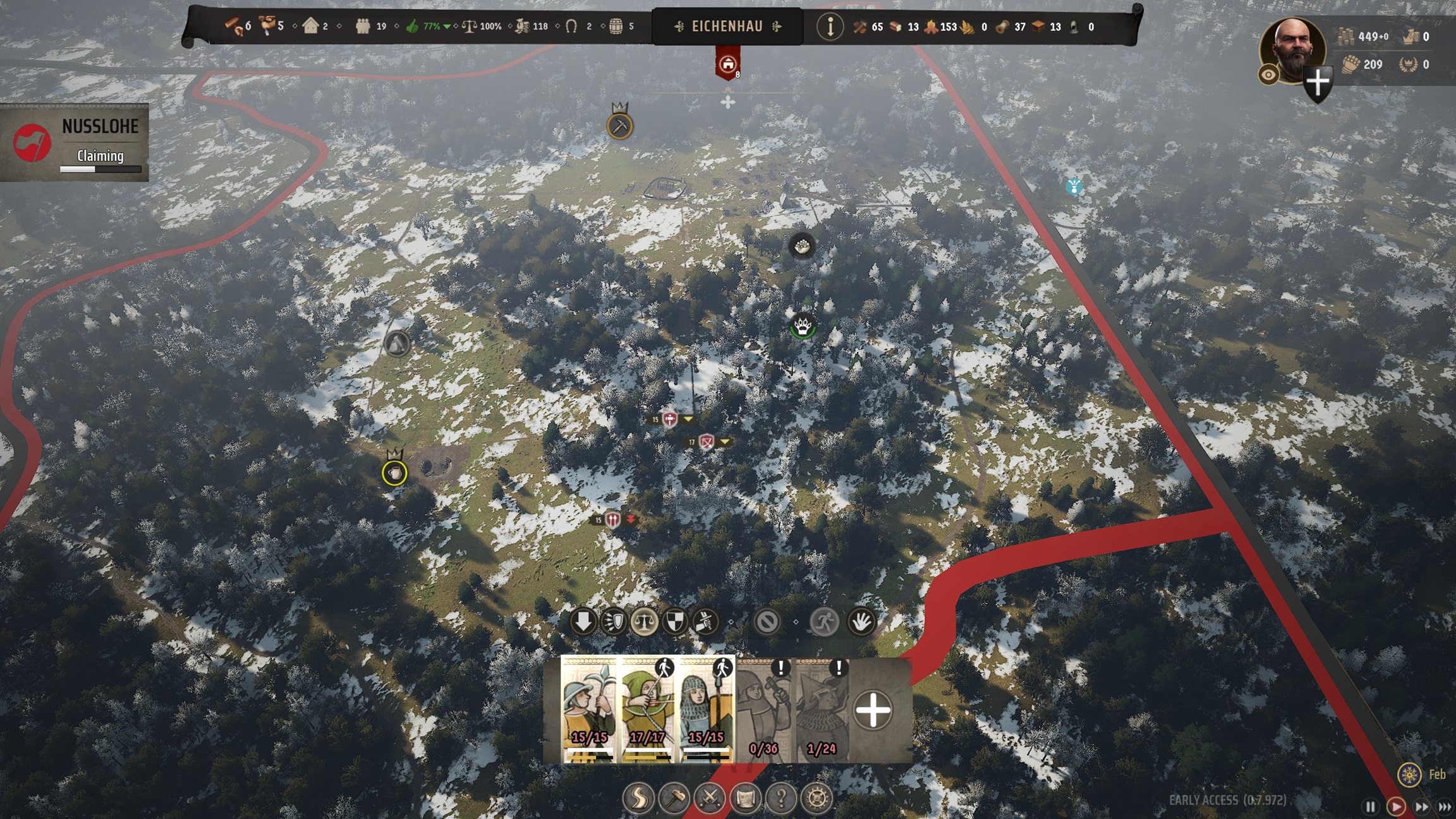Image resolution: width=1456 pixels, height=819 pixels.
Task: Choose the balanced scales stance
Action: click(644, 622)
